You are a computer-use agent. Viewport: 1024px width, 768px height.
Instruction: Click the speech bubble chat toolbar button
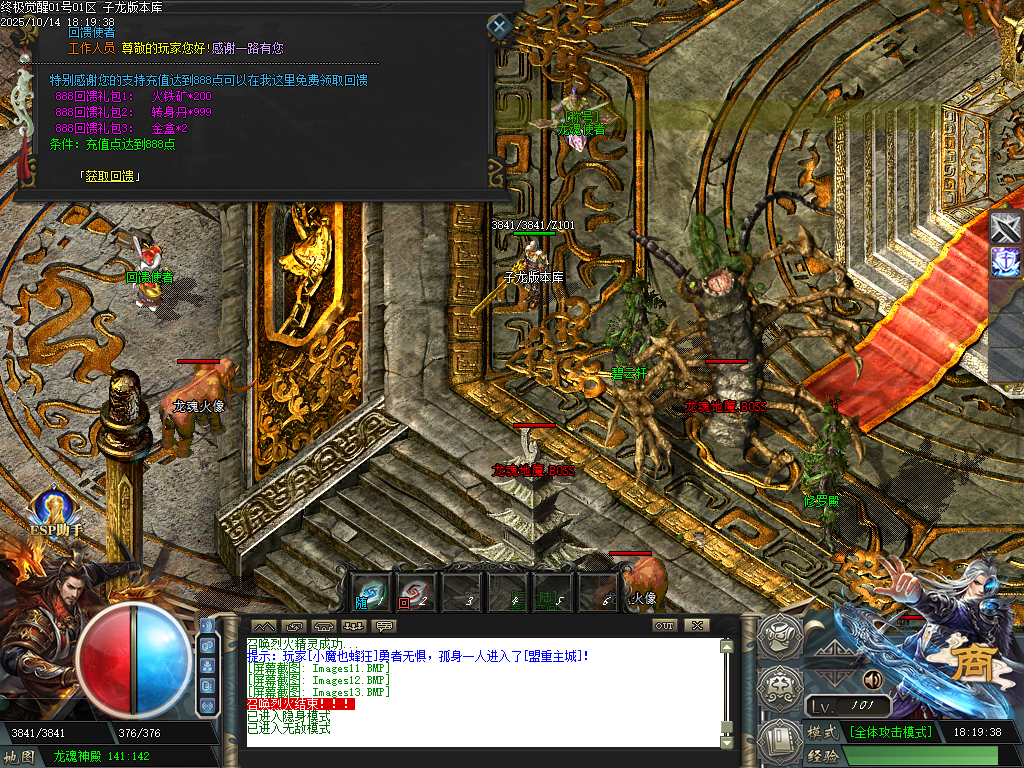(383, 626)
